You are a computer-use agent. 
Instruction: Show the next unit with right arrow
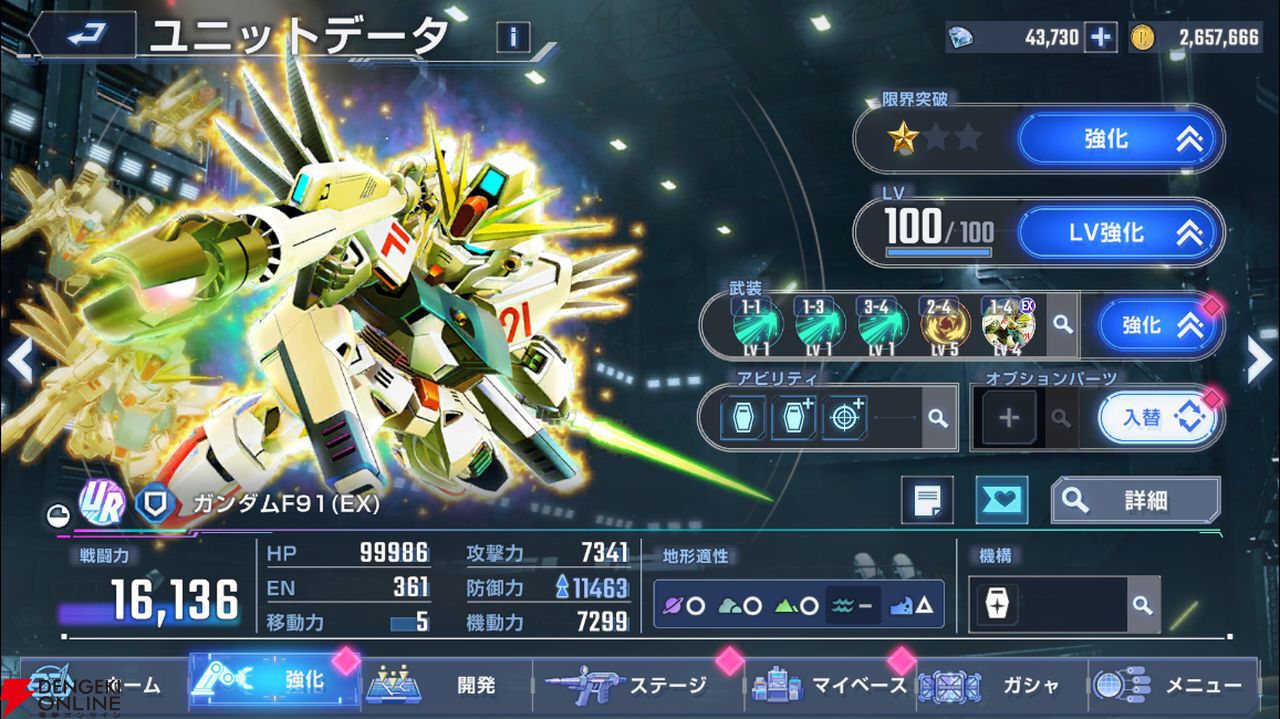coord(1259,360)
